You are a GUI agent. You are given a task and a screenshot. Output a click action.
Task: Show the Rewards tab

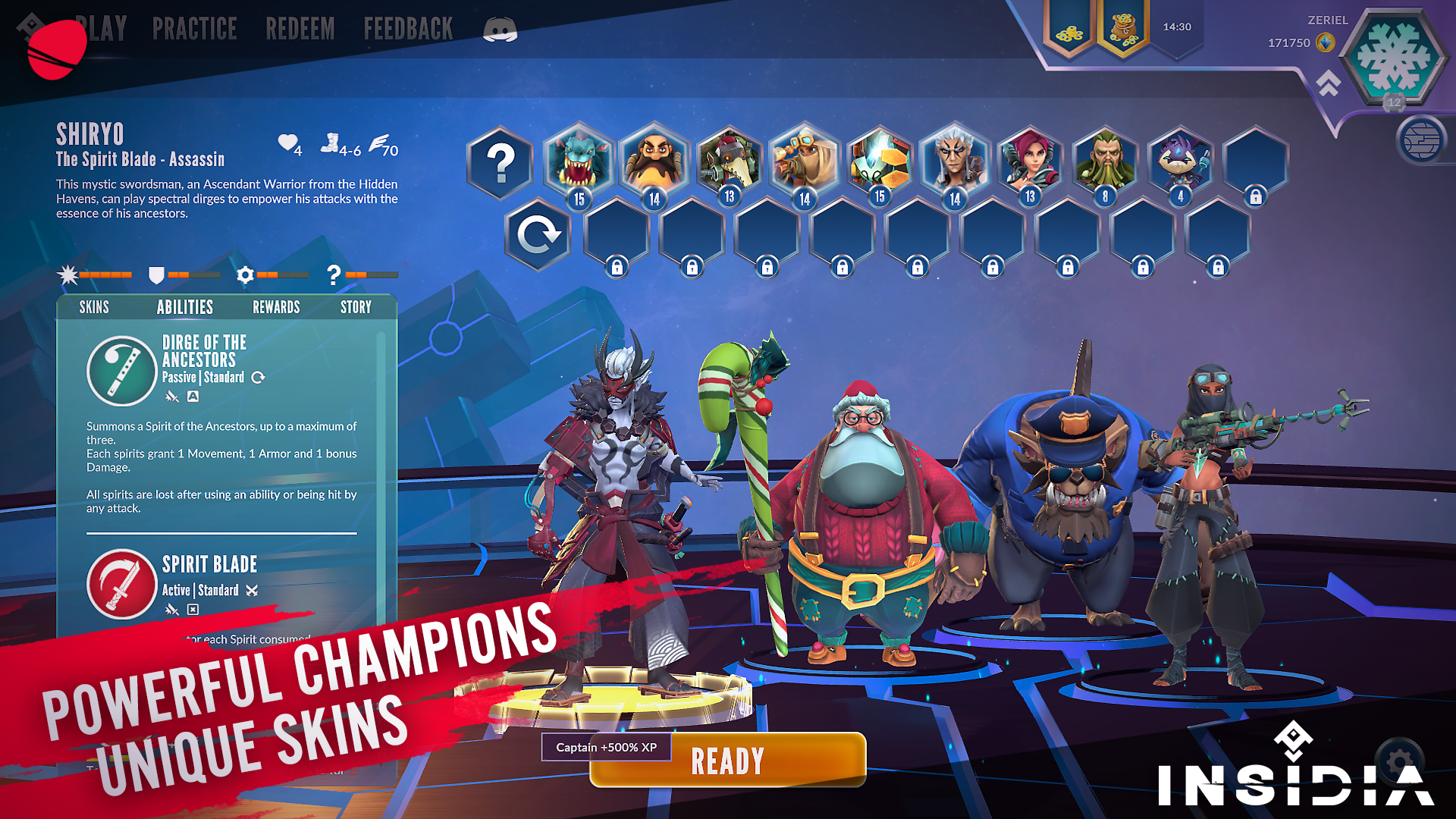tap(276, 307)
